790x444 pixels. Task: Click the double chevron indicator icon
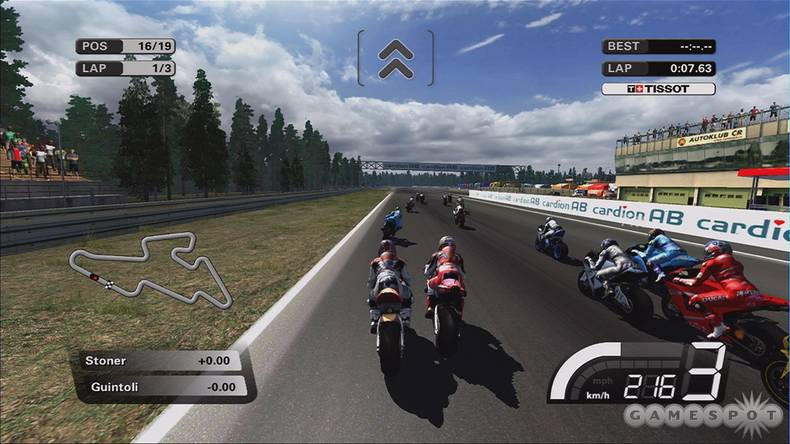[x=396, y=58]
